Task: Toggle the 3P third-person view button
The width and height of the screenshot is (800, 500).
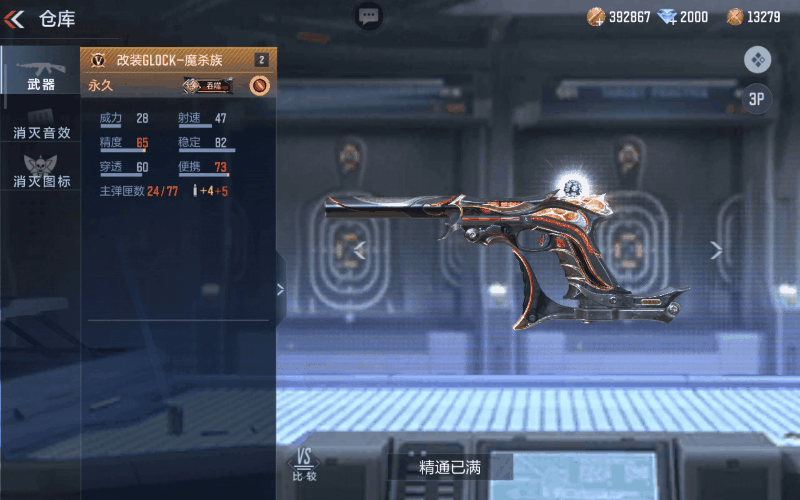Action: [757, 98]
